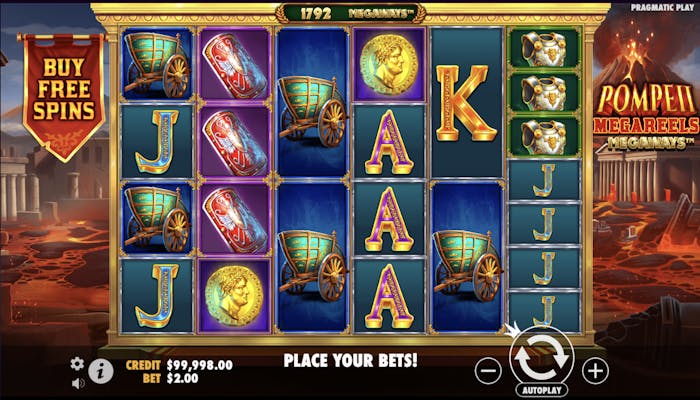Open the Autoplay options
This screenshot has width=700, height=400.
click(x=540, y=390)
